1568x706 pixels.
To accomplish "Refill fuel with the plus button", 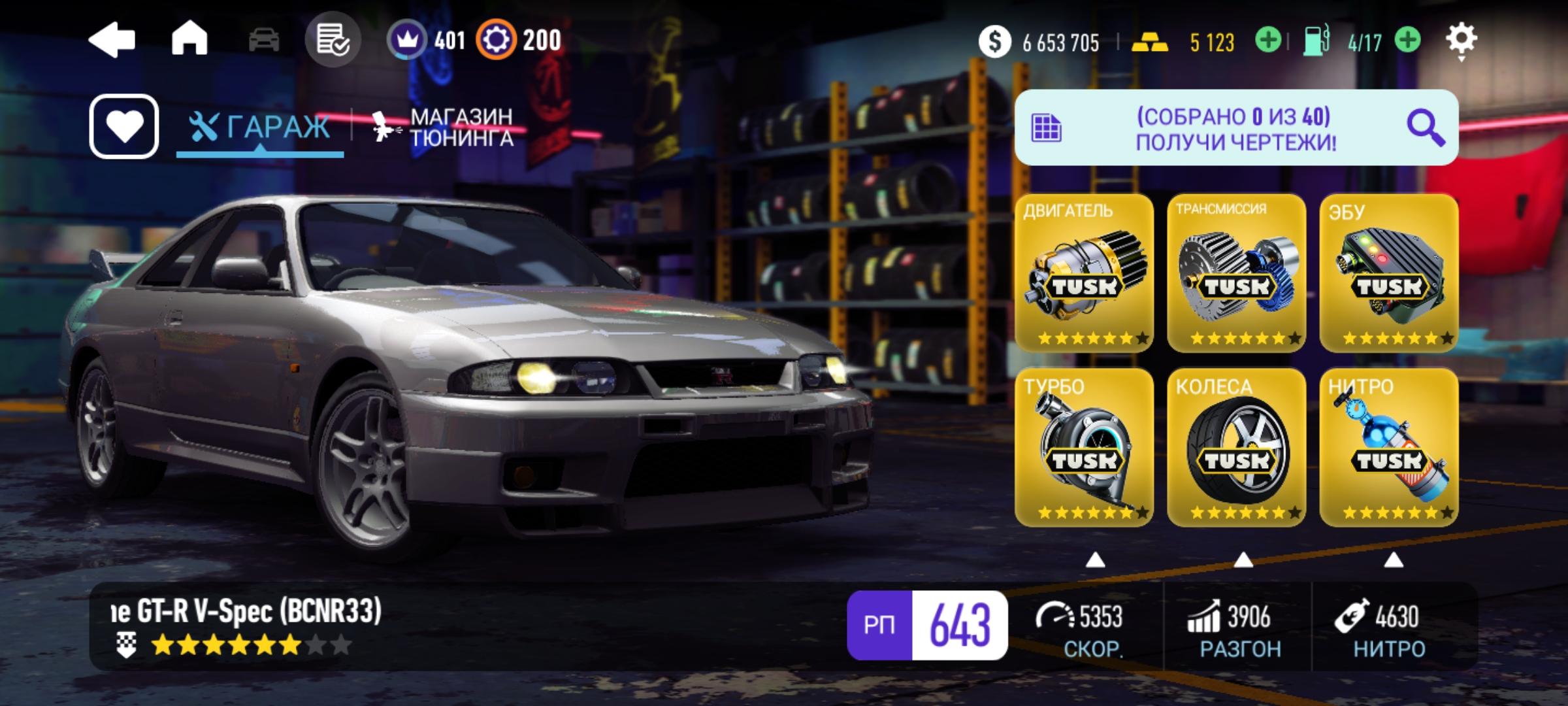I will (x=1408, y=41).
